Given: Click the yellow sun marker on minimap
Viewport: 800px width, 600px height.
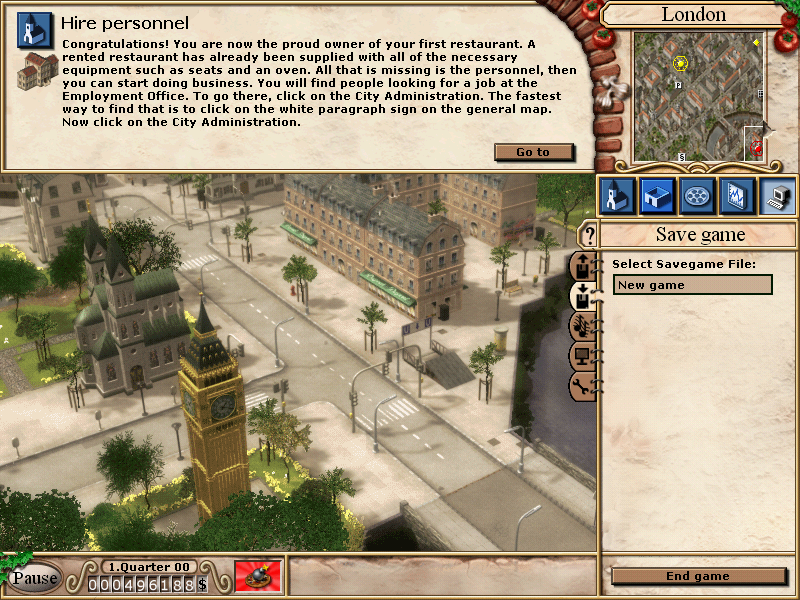Looking at the screenshot, I should (x=681, y=63).
